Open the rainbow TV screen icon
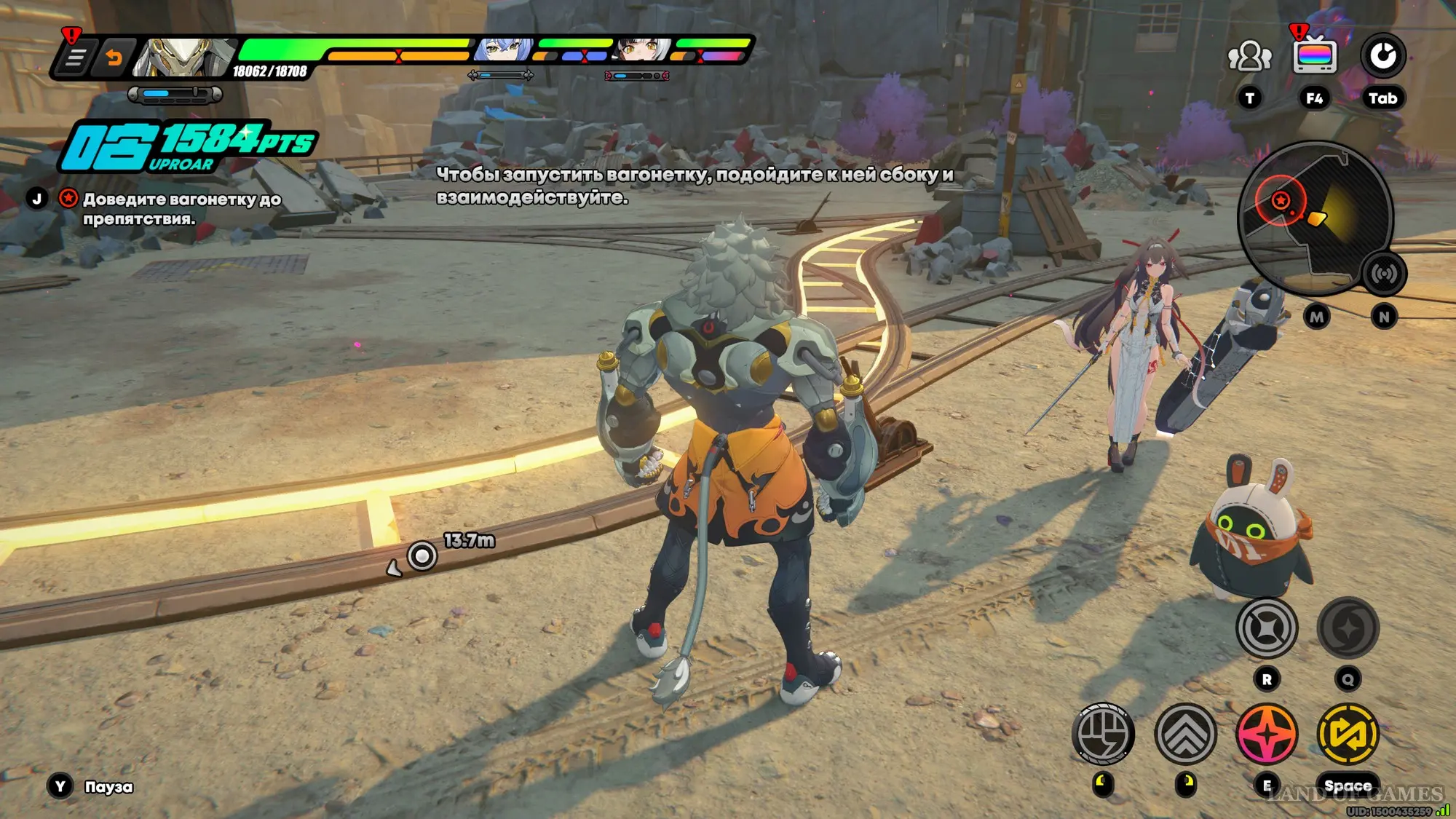The width and height of the screenshot is (1456, 819). click(x=1314, y=56)
